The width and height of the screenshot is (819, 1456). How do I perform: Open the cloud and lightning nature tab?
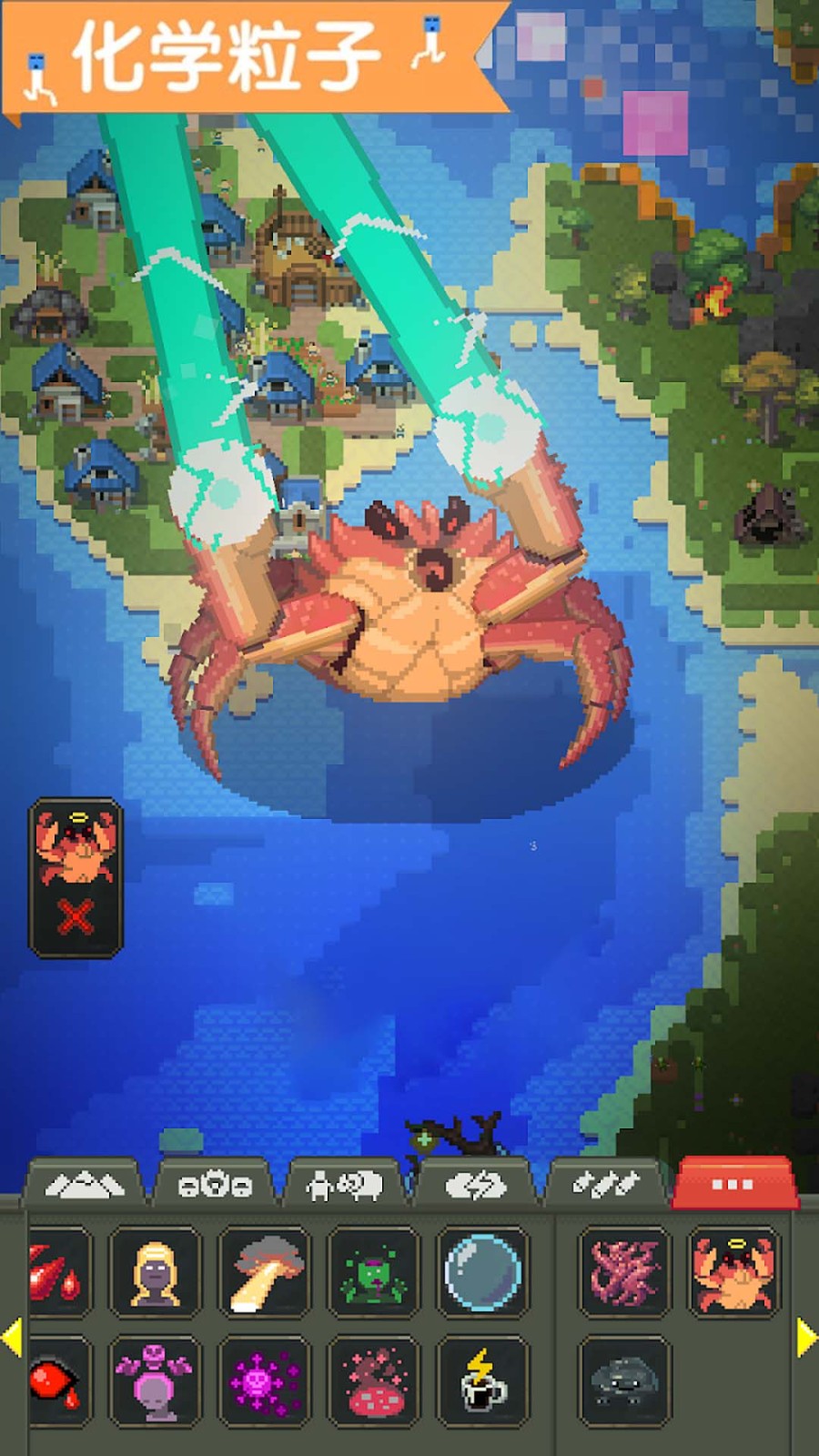(x=475, y=1185)
